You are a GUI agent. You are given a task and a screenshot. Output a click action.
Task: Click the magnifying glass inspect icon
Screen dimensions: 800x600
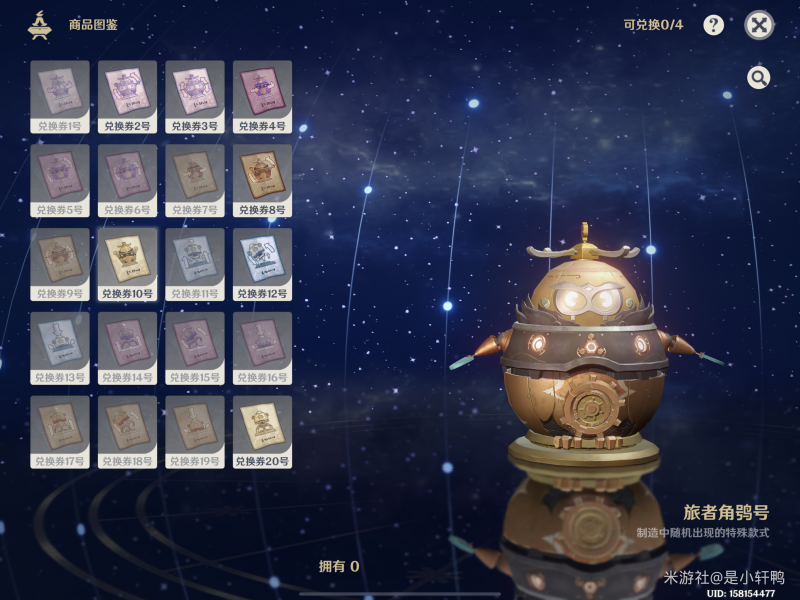(759, 78)
